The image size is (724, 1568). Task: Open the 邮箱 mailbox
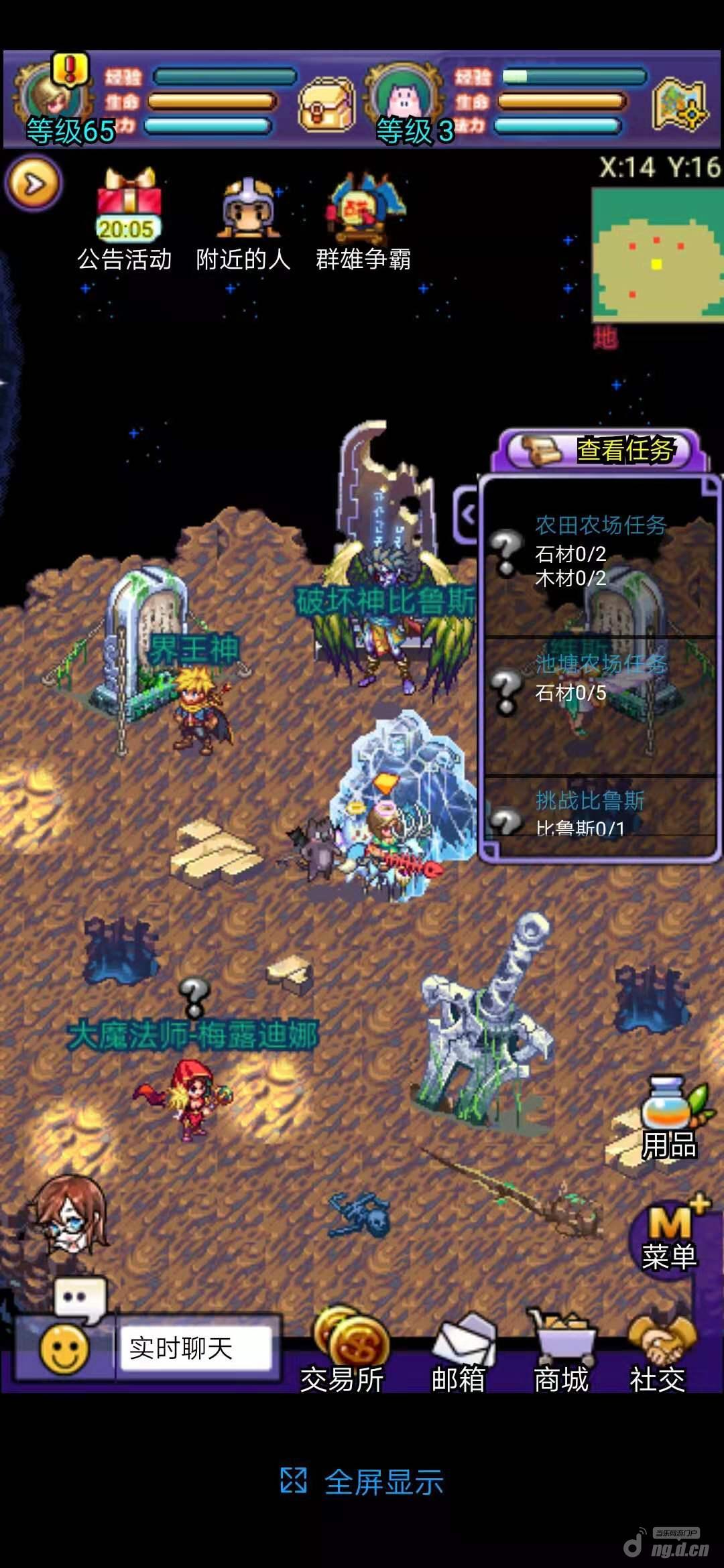459,1354
